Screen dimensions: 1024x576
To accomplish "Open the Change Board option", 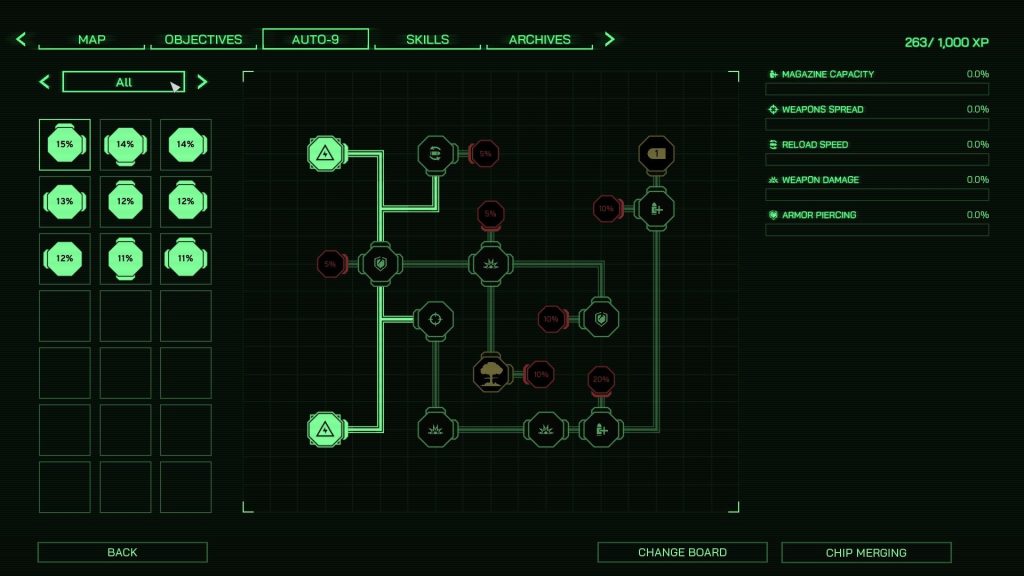I will (682, 552).
